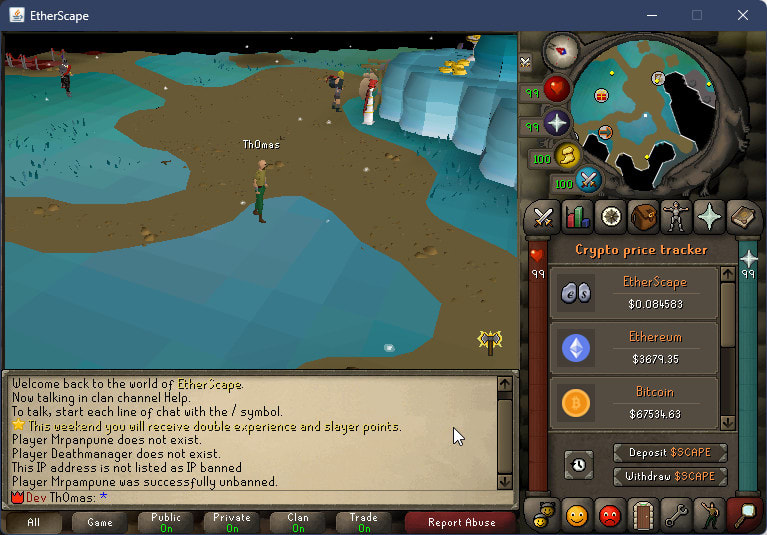Switch to the skills bar-chart tab
The height and width of the screenshot is (535, 767).
(577, 216)
